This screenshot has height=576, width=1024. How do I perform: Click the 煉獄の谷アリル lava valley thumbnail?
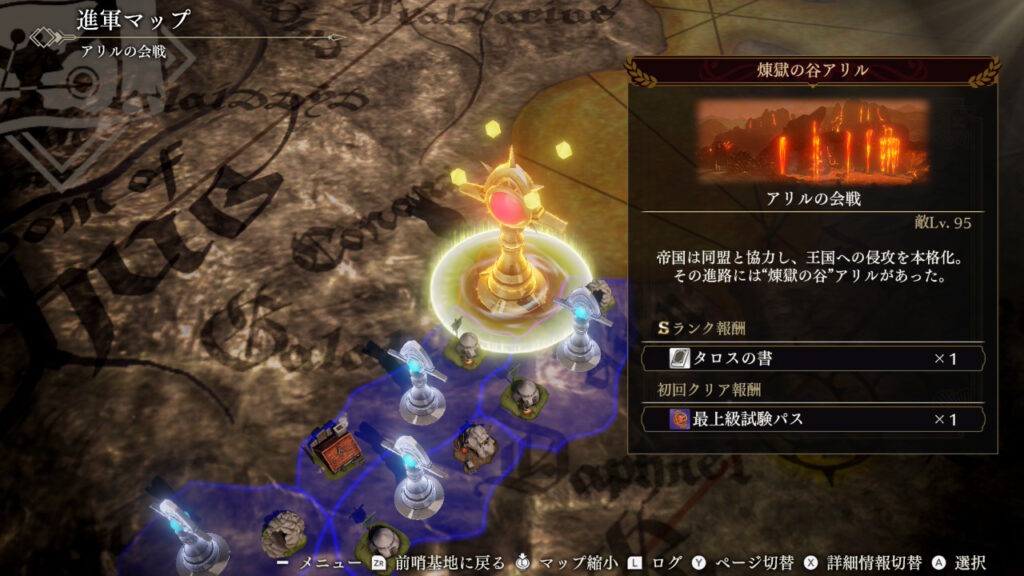pos(812,140)
